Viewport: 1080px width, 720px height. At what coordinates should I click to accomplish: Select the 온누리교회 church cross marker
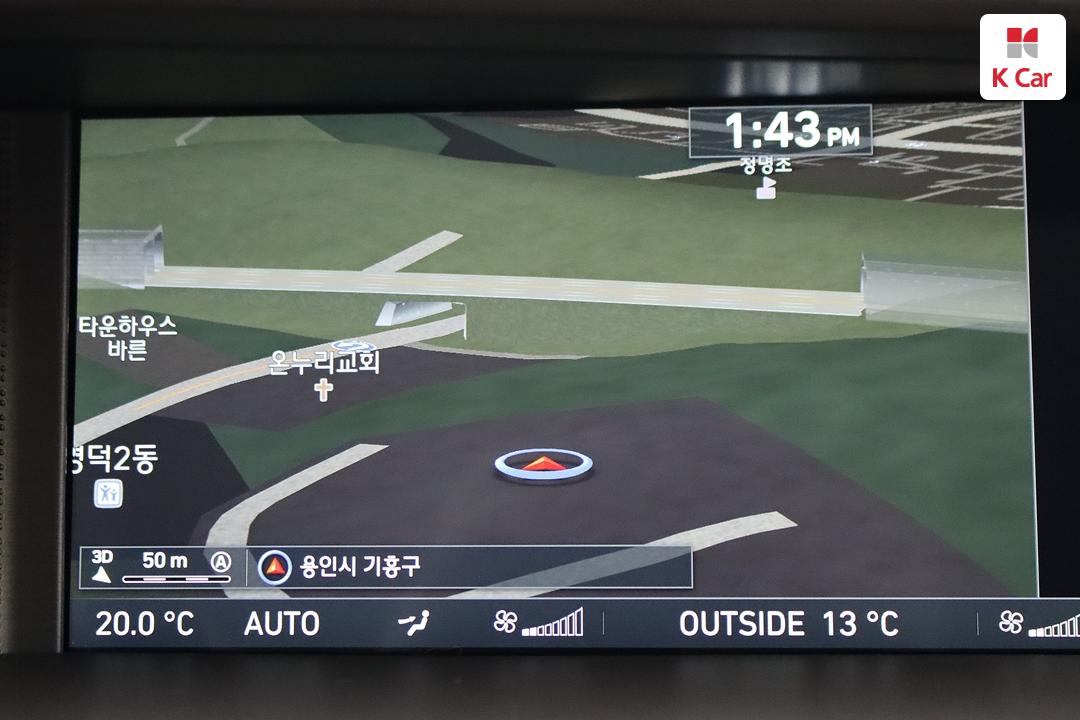point(323,390)
